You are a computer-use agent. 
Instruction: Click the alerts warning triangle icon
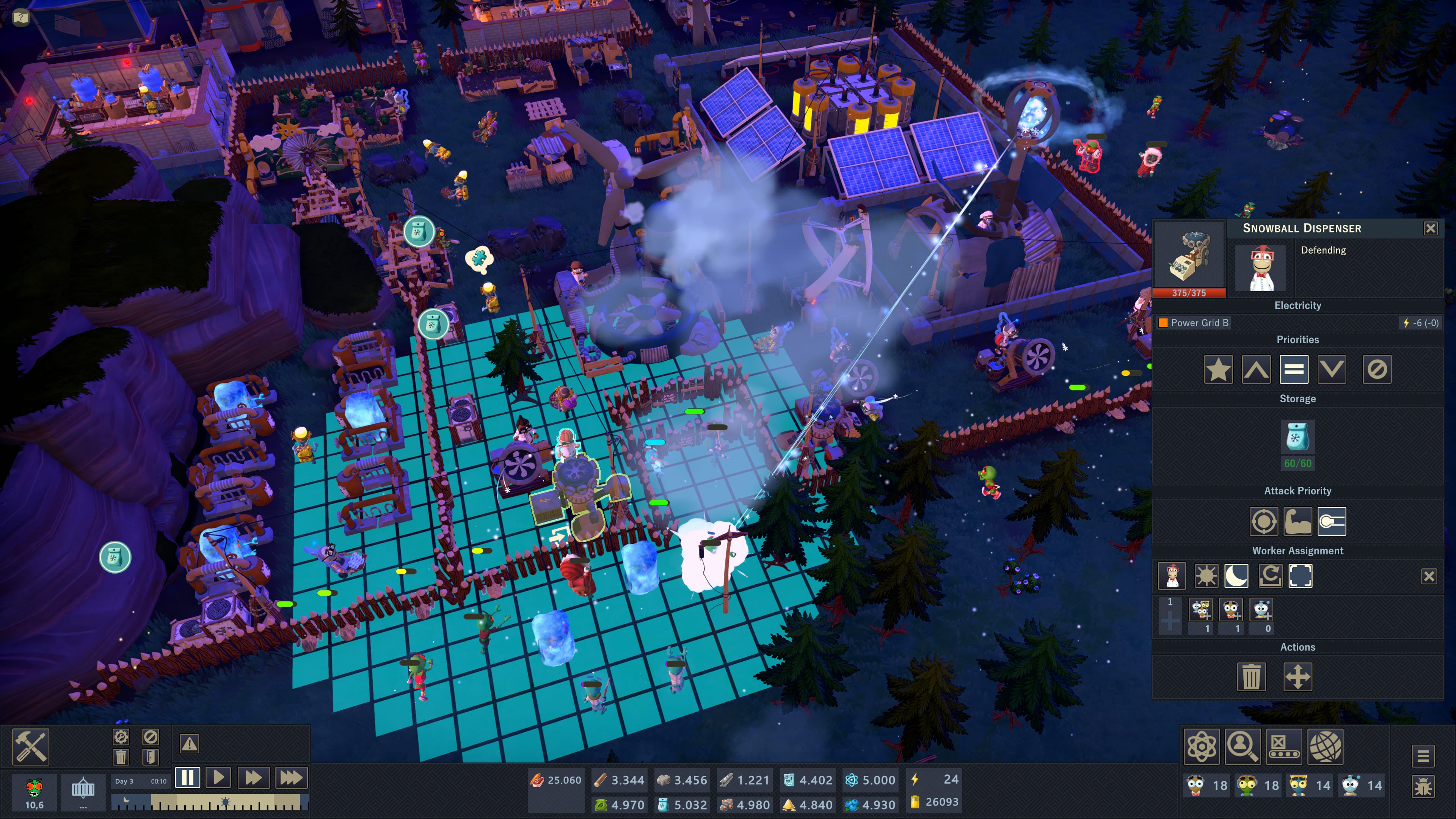pos(189,743)
